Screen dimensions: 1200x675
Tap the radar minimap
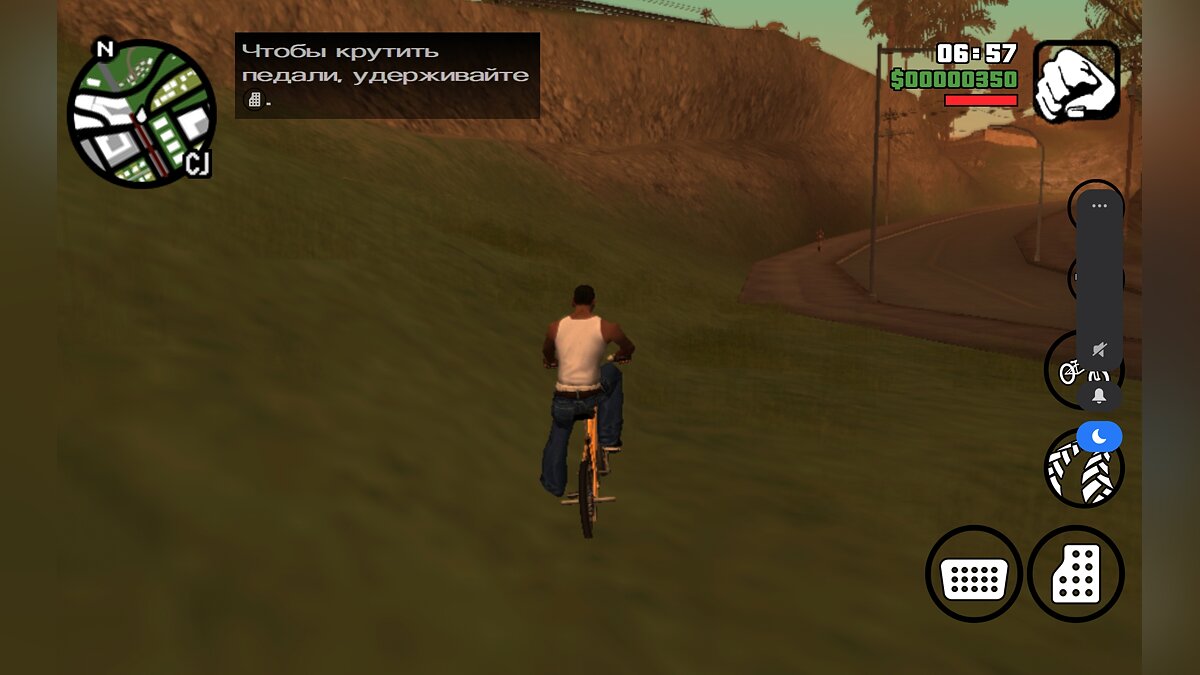pyautogui.click(x=141, y=114)
